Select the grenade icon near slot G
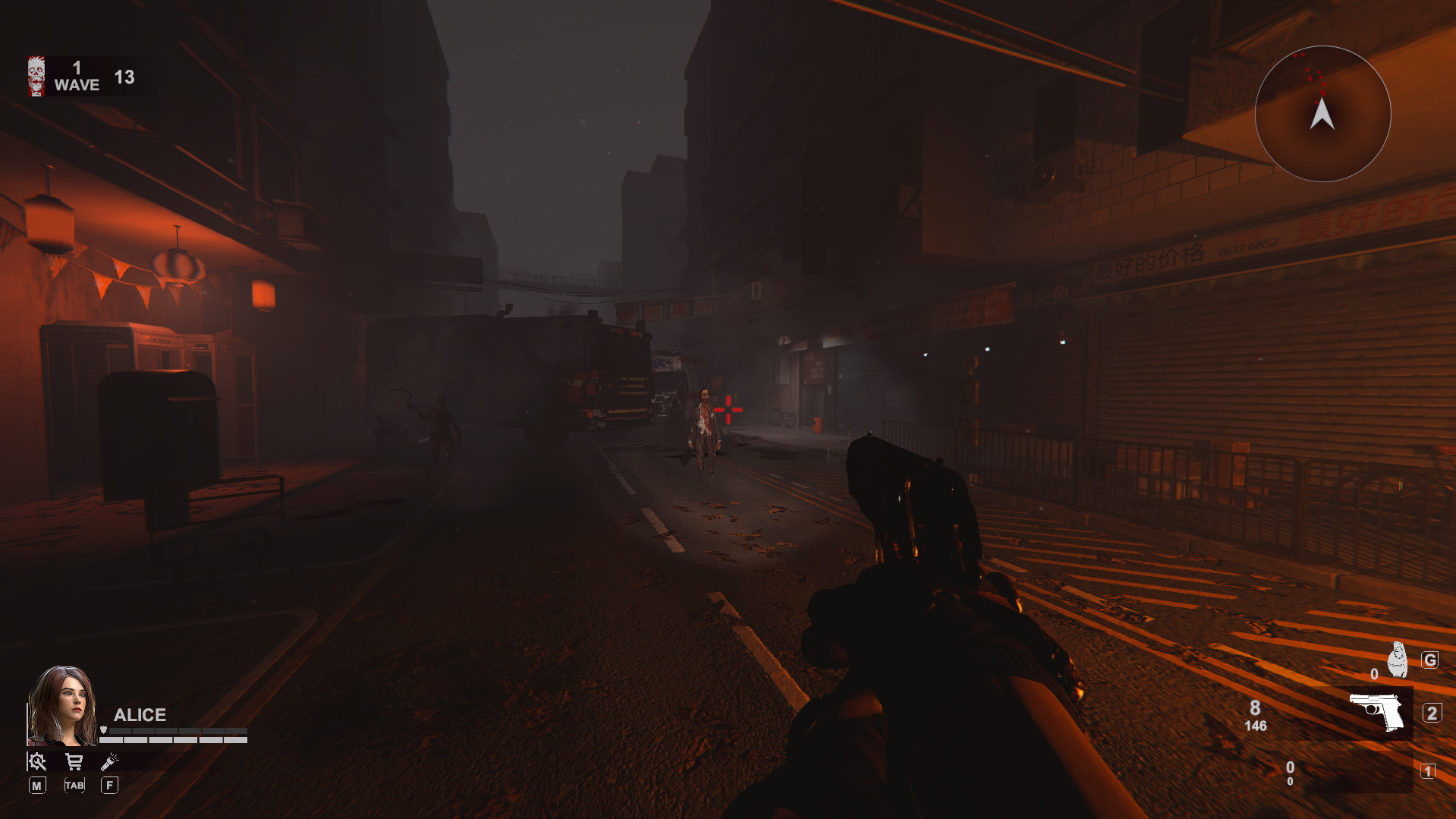This screenshot has height=819, width=1456. (1397, 659)
